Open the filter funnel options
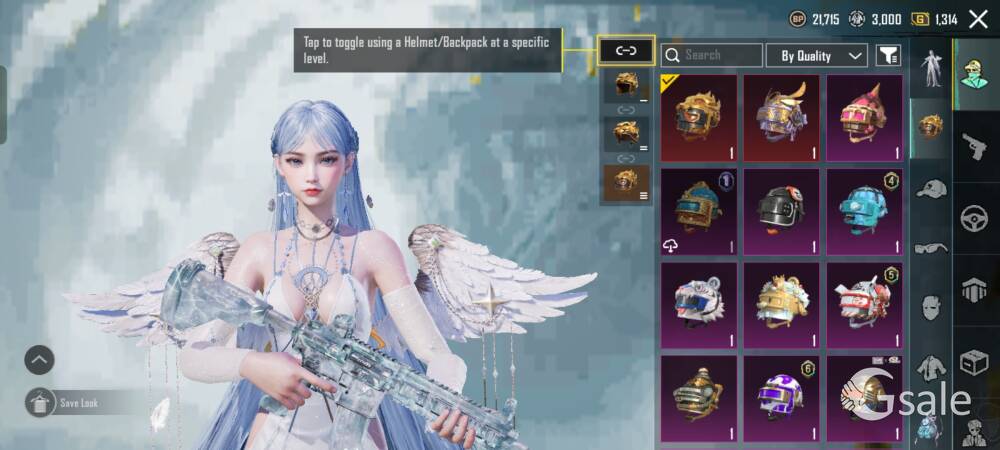 click(887, 55)
